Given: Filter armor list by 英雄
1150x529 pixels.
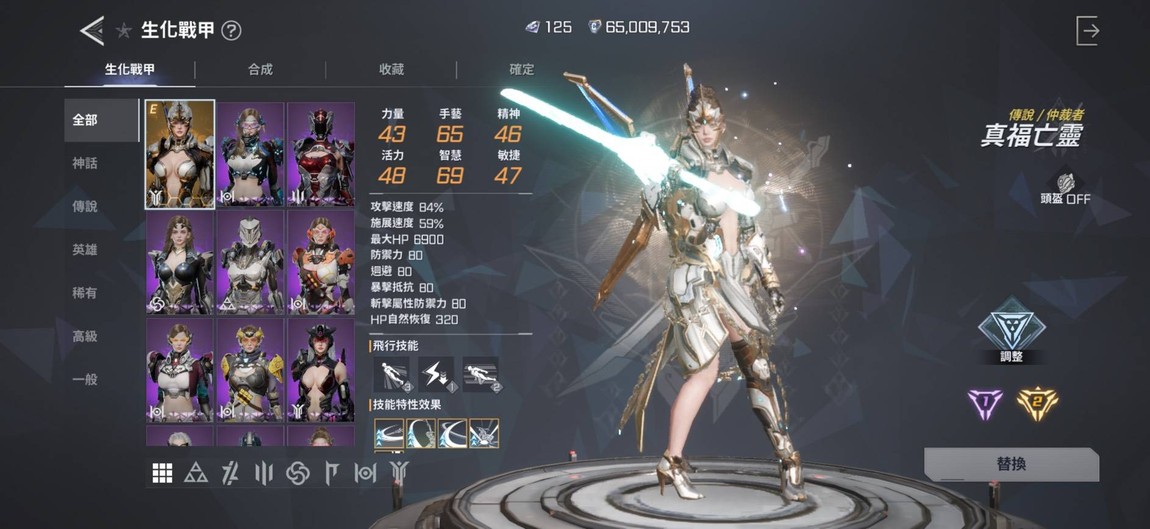Looking at the screenshot, I should point(85,250).
